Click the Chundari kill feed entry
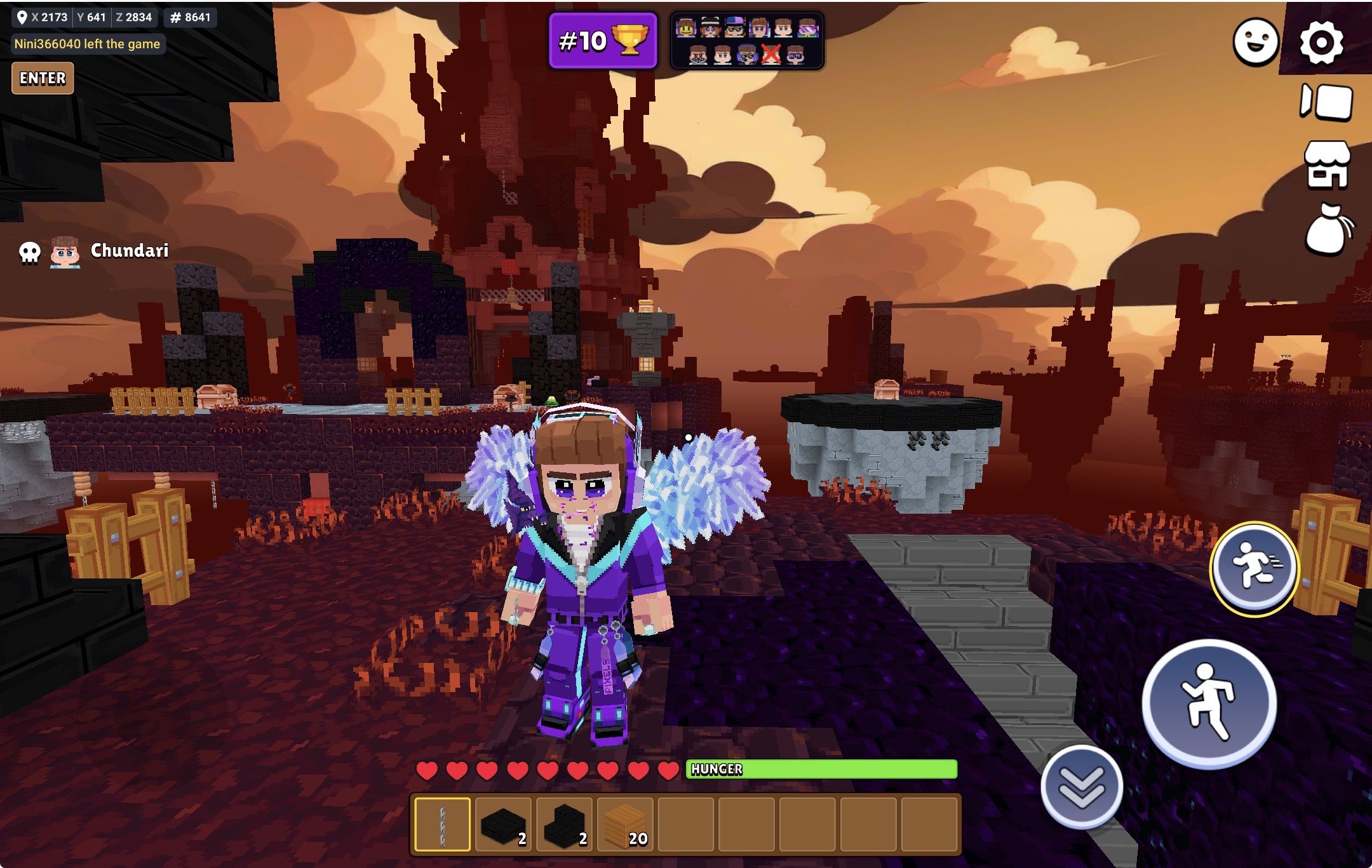1372x868 pixels. point(95,251)
